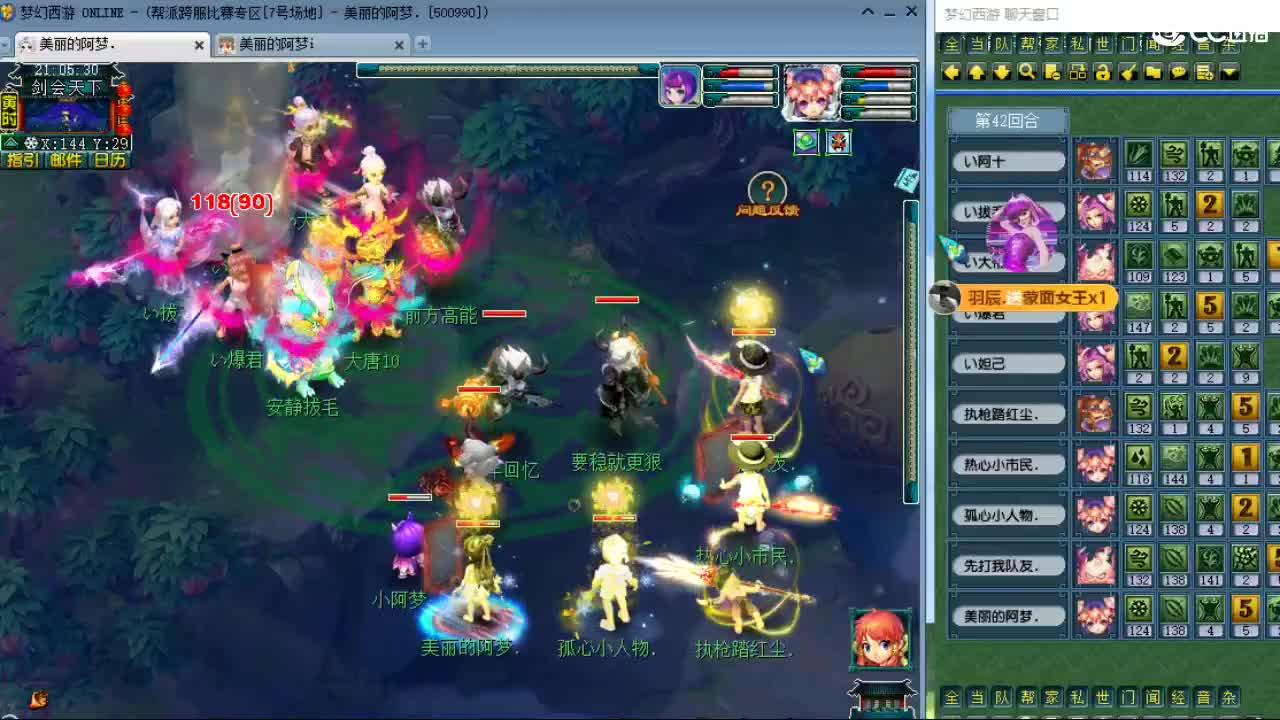The image size is (1280, 720).
Task: Select the broom icon to clear chat
Action: coord(1129,71)
